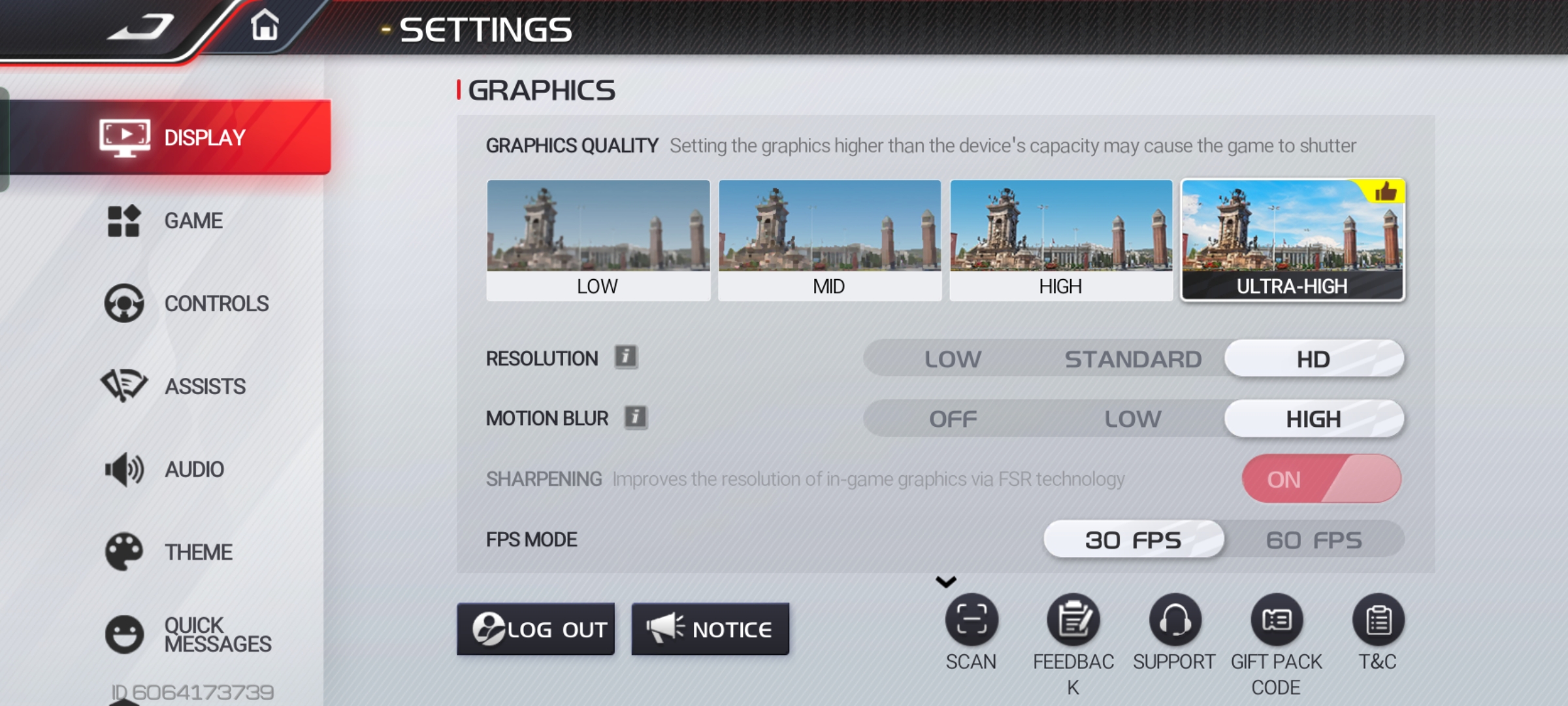The image size is (1568, 706).
Task: Turn motion blur Off
Action: (953, 419)
